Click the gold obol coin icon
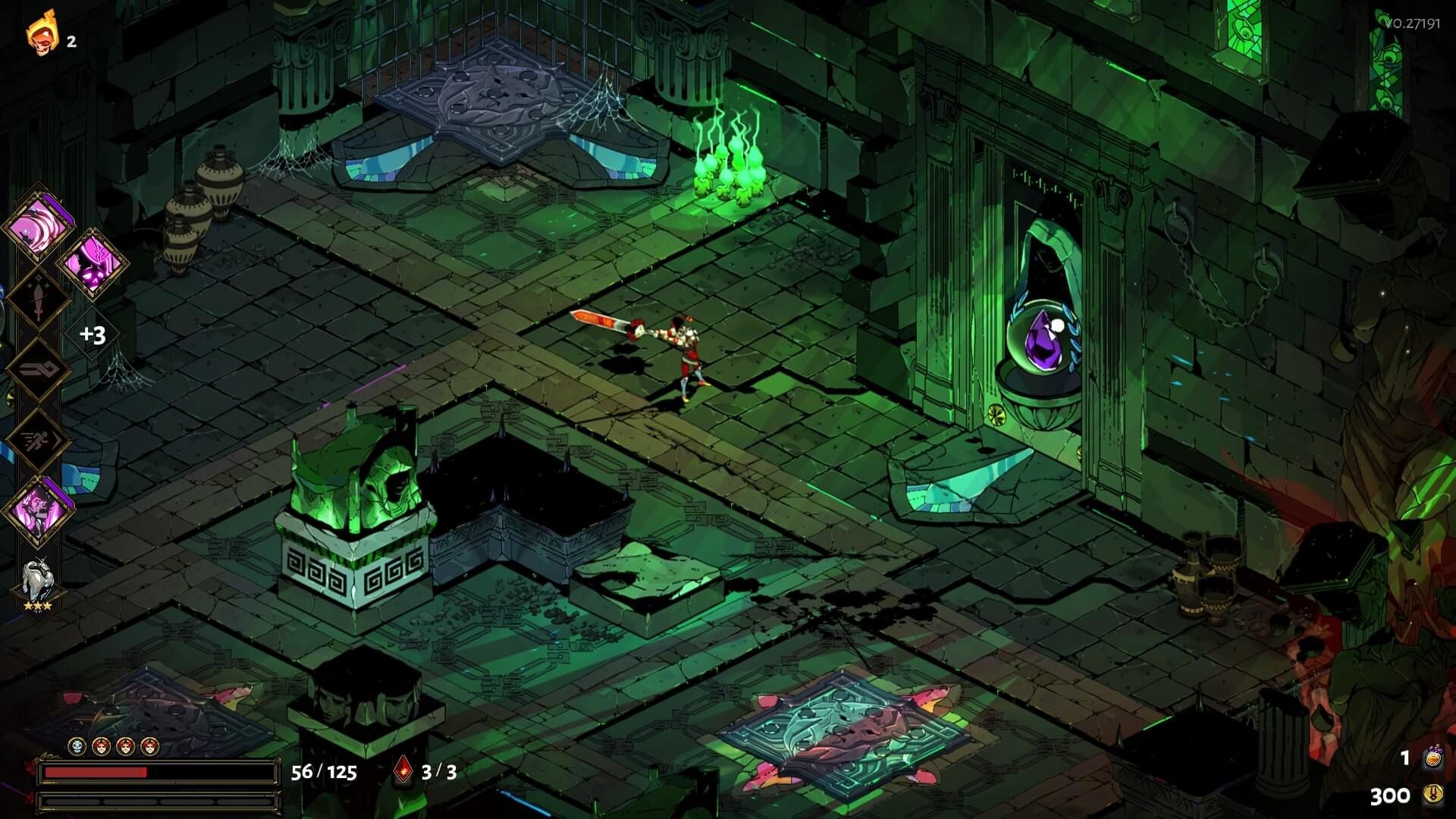The height and width of the screenshot is (819, 1456). [x=1432, y=794]
